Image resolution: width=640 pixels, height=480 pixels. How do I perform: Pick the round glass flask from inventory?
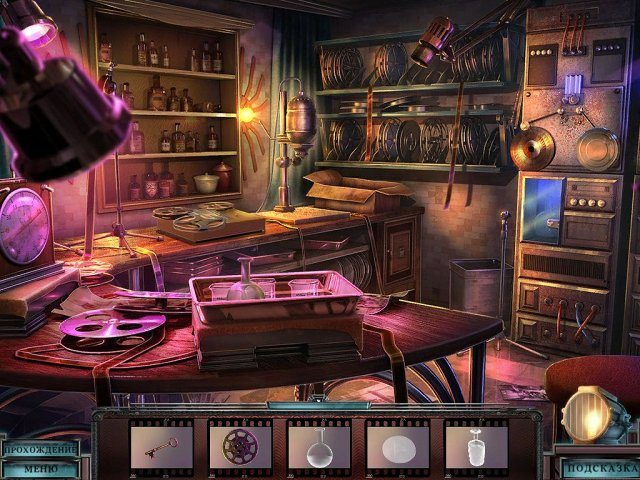319,446
